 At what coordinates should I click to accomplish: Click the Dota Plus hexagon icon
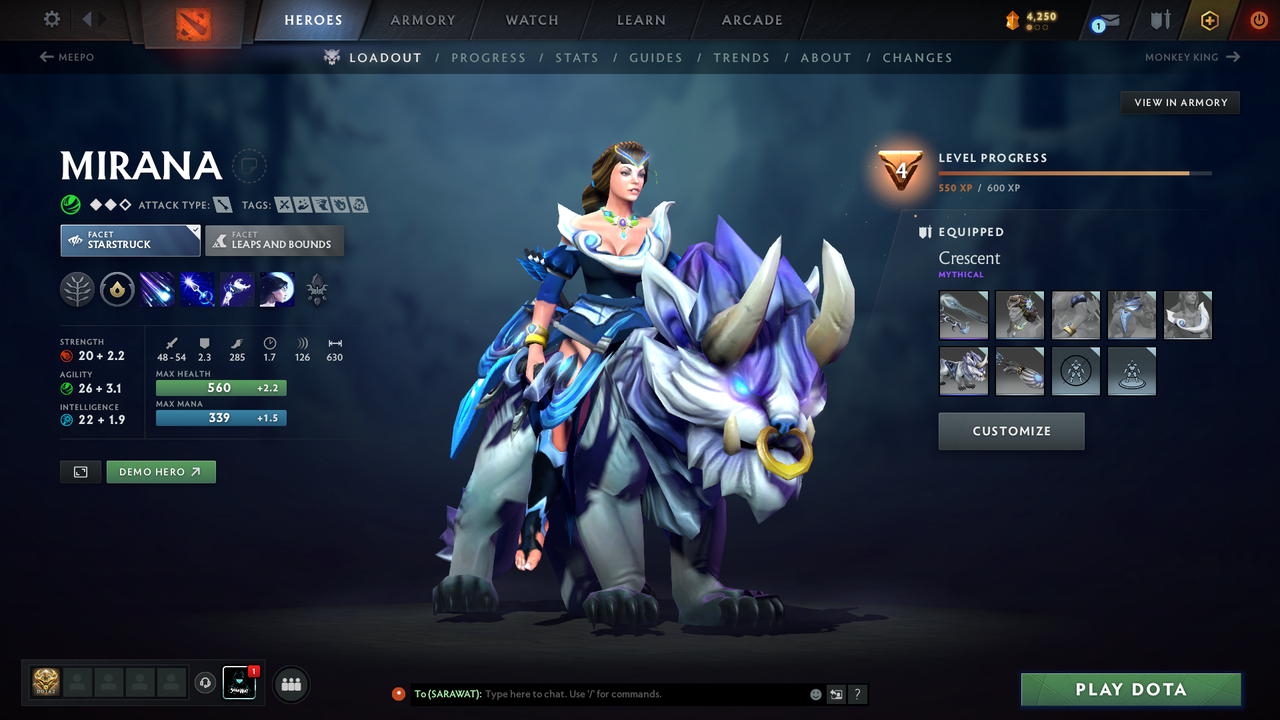(1209, 19)
